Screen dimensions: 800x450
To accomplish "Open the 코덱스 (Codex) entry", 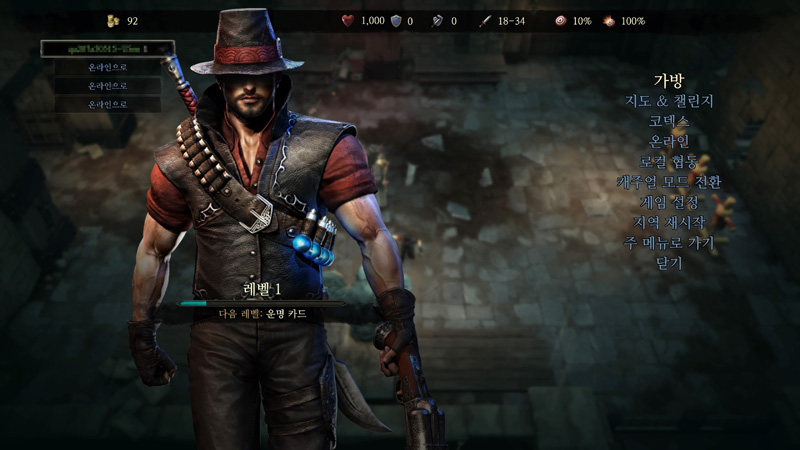I will click(668, 121).
